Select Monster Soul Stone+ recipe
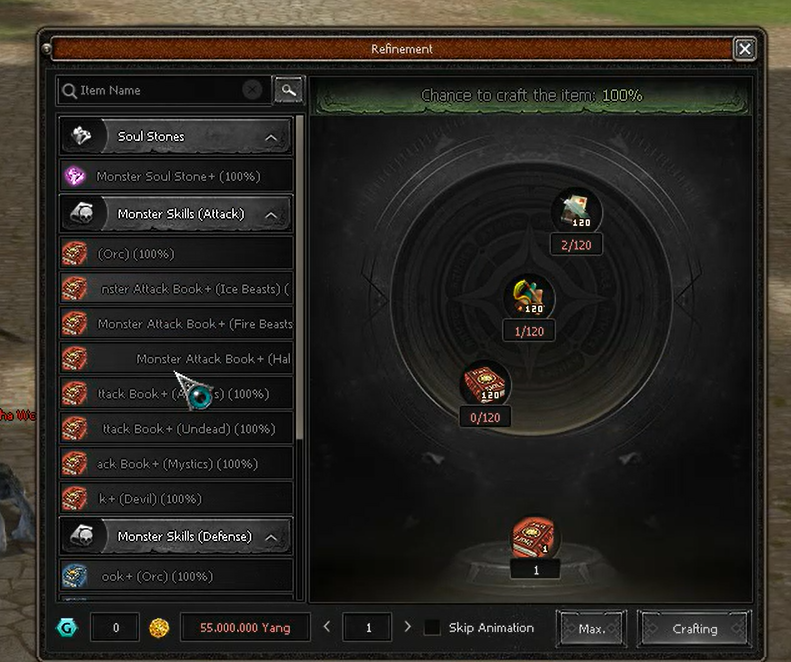Image resolution: width=791 pixels, height=662 pixels. [177, 176]
